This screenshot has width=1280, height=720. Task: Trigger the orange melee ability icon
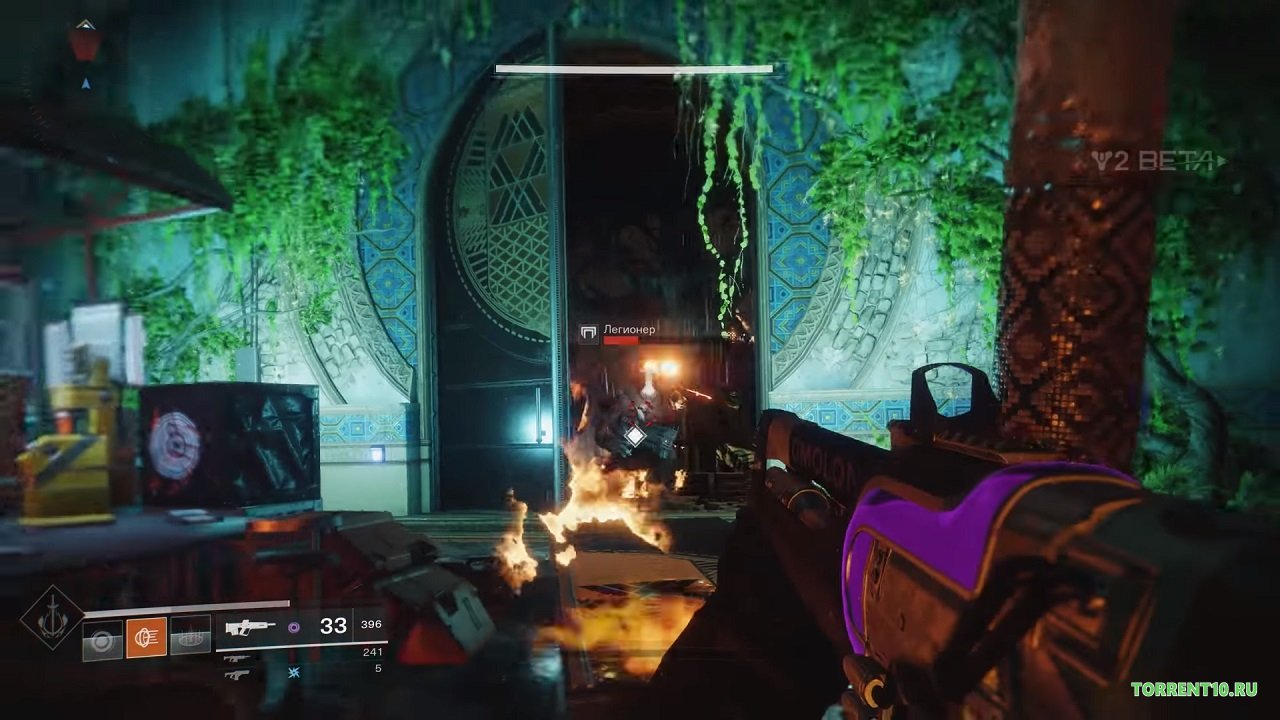point(146,637)
